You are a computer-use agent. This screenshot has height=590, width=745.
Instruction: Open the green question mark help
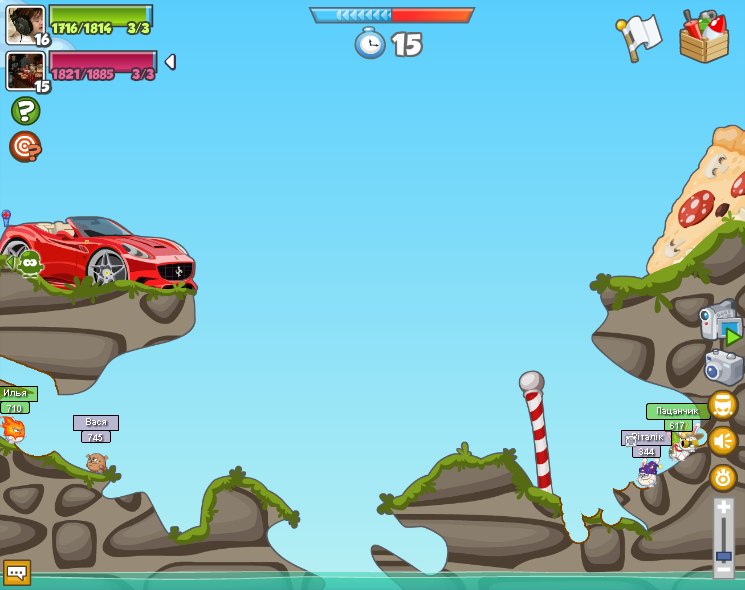25,110
